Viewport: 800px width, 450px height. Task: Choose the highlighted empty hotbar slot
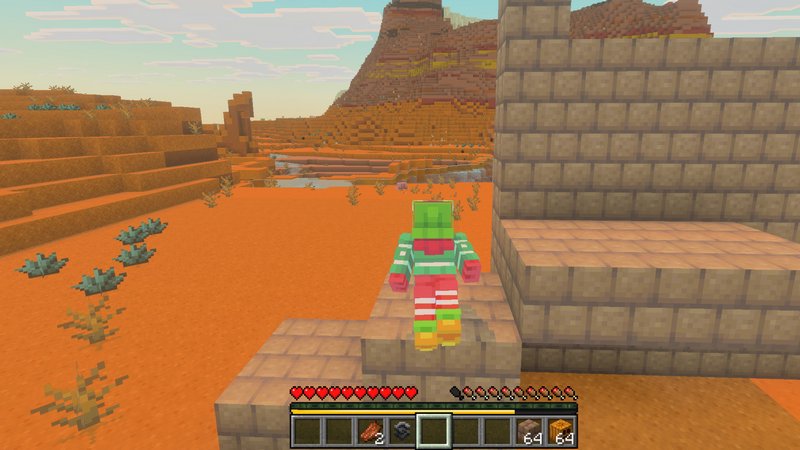point(434,431)
